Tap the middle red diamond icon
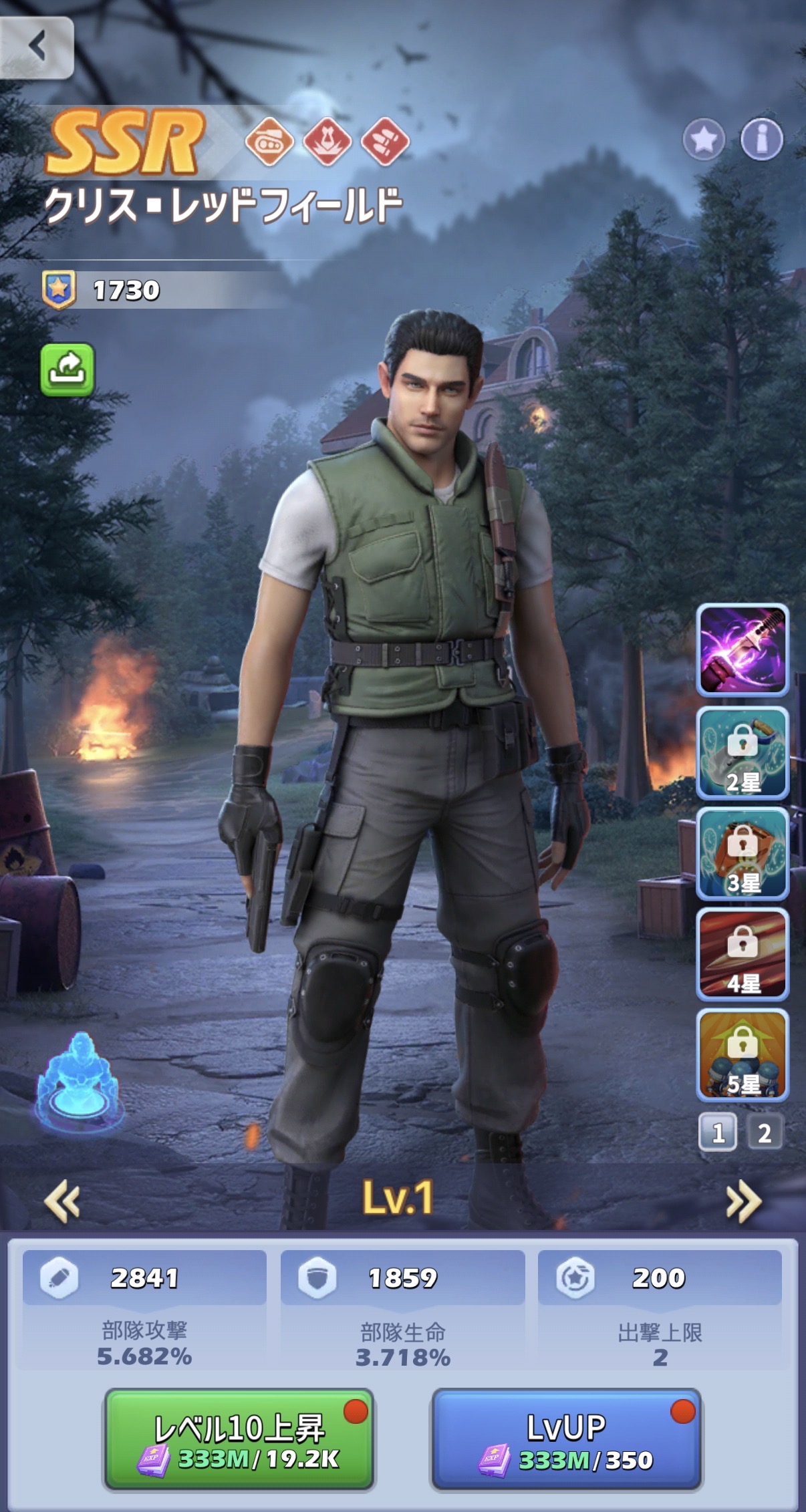This screenshot has height=1512, width=806. [x=327, y=142]
